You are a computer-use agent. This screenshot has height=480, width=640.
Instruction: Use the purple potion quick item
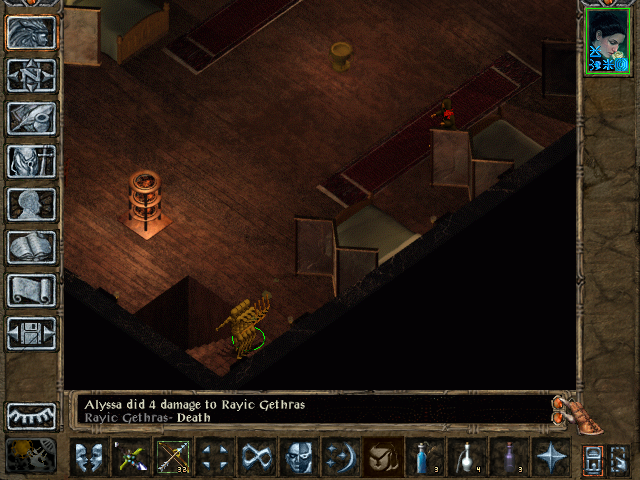point(508,457)
